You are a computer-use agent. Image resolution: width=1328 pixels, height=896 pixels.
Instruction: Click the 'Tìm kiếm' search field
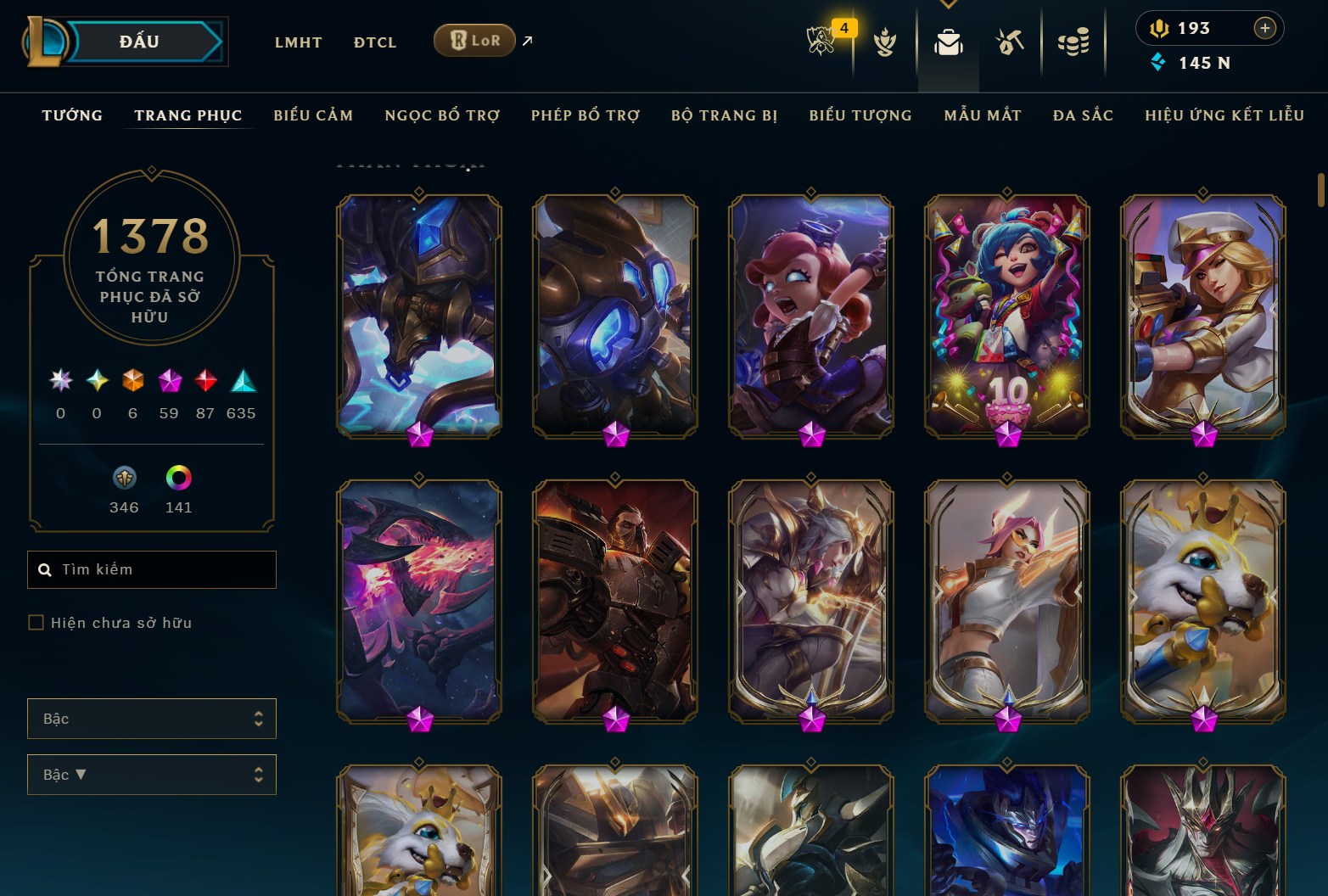tap(151, 568)
